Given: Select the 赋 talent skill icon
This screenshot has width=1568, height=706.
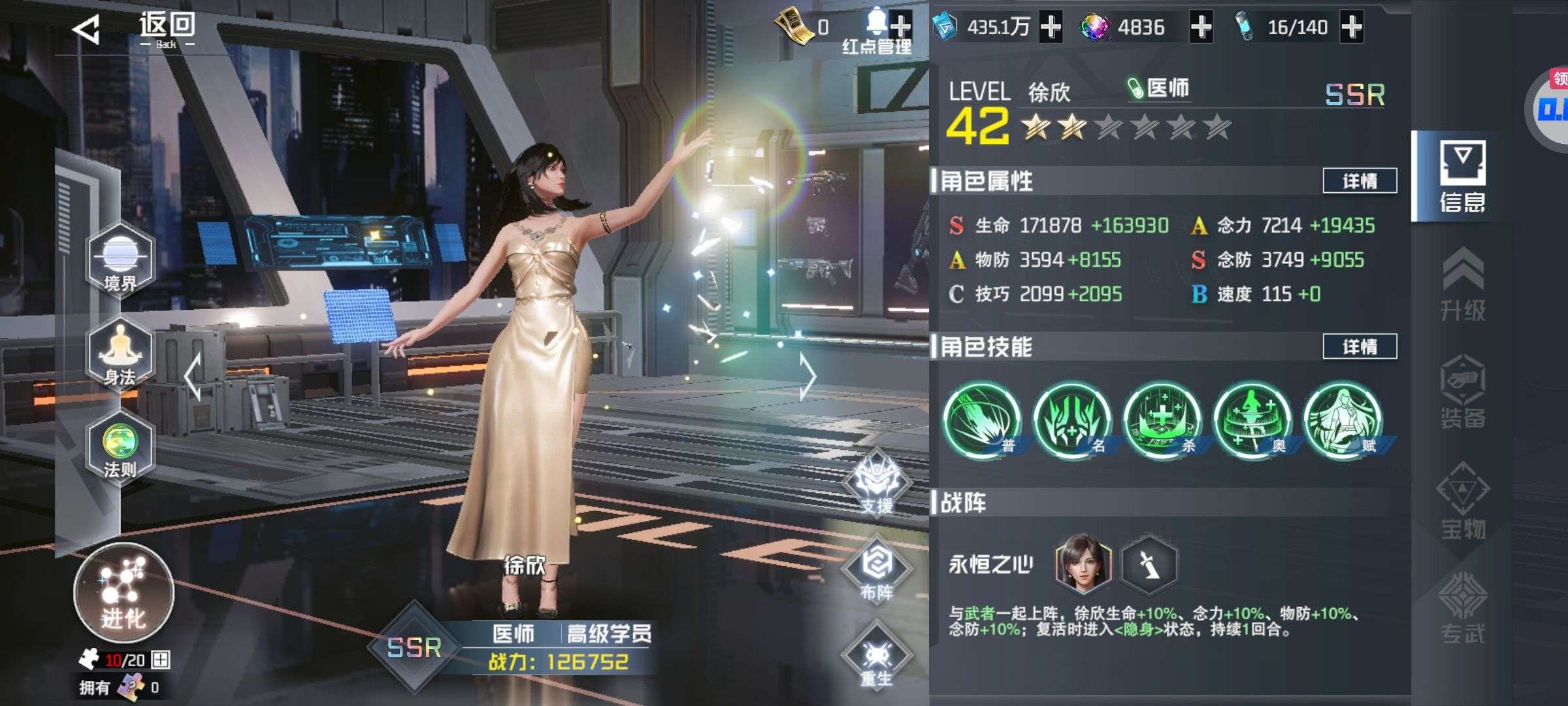Looking at the screenshot, I should pos(1343,420).
